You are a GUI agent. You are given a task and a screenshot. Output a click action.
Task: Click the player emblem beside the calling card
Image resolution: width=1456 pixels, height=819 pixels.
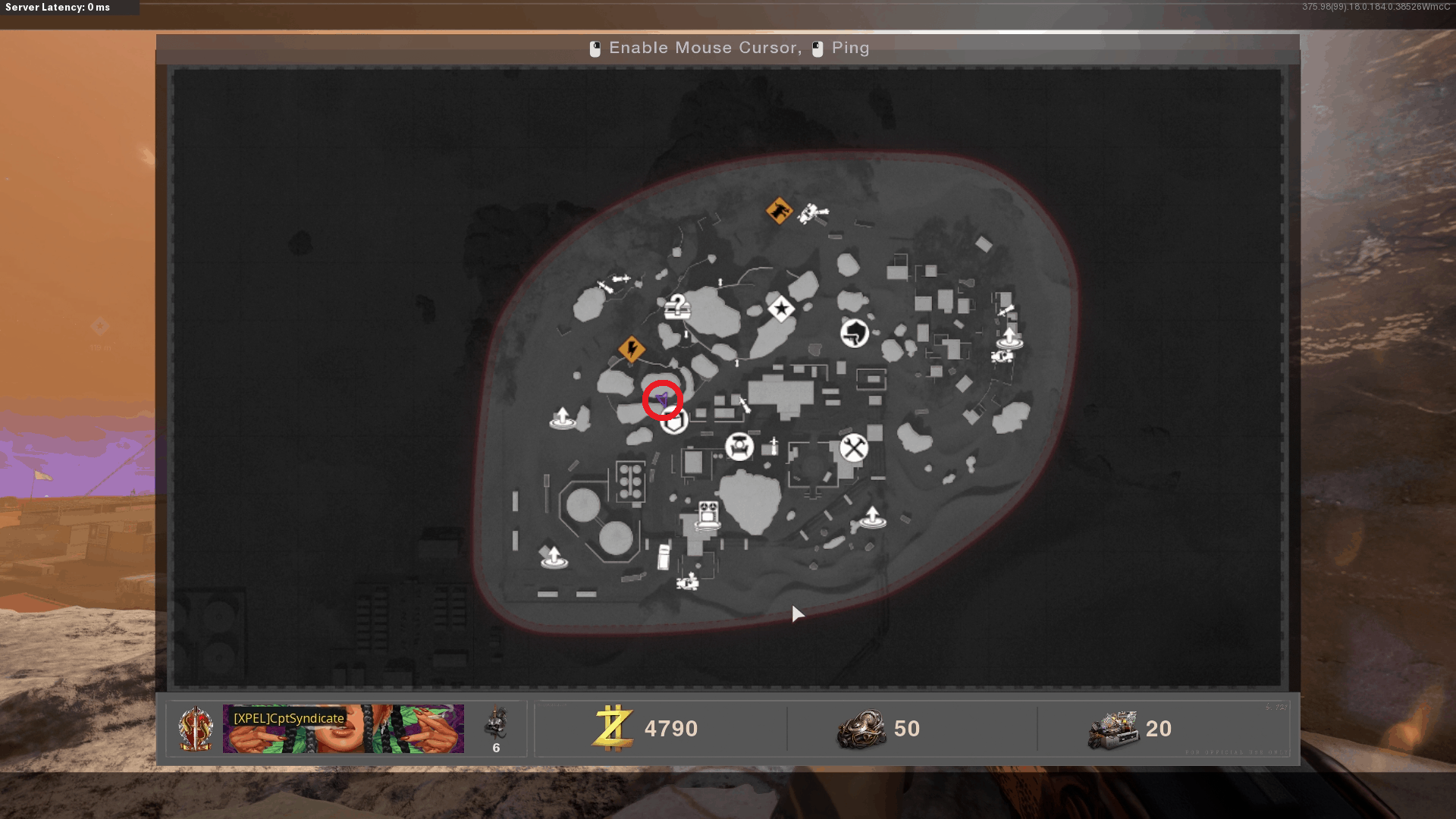click(196, 729)
